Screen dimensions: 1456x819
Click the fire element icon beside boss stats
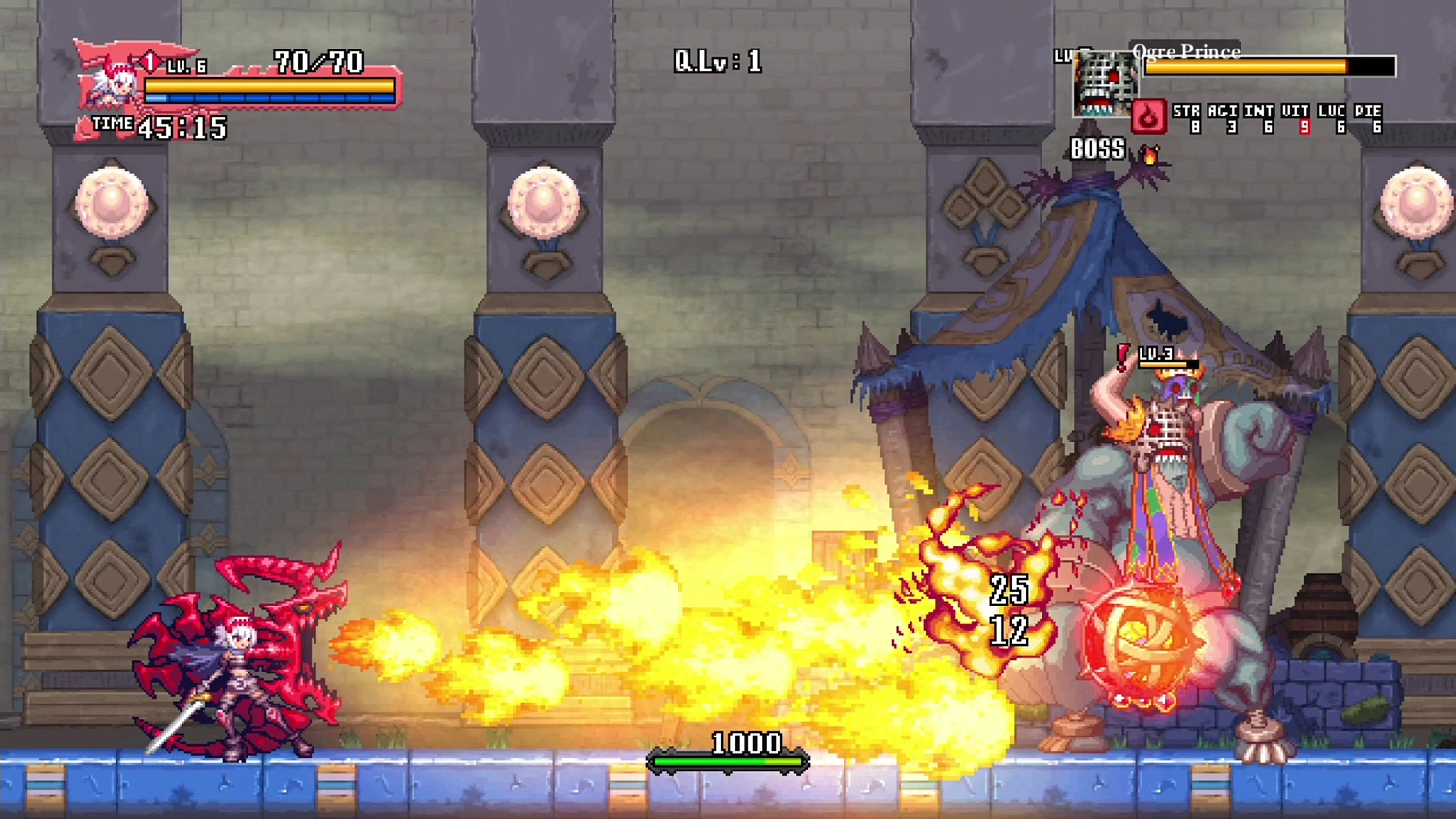pos(1150,117)
